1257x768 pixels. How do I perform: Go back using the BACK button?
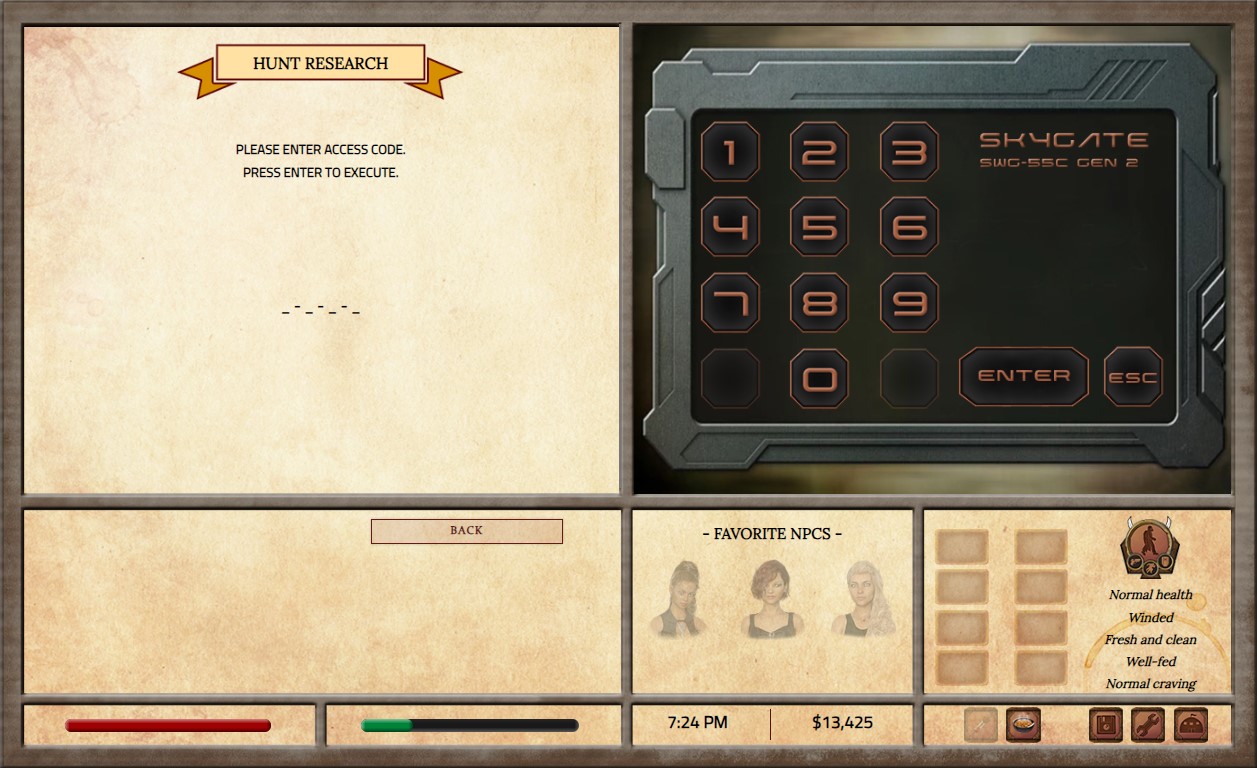click(466, 531)
